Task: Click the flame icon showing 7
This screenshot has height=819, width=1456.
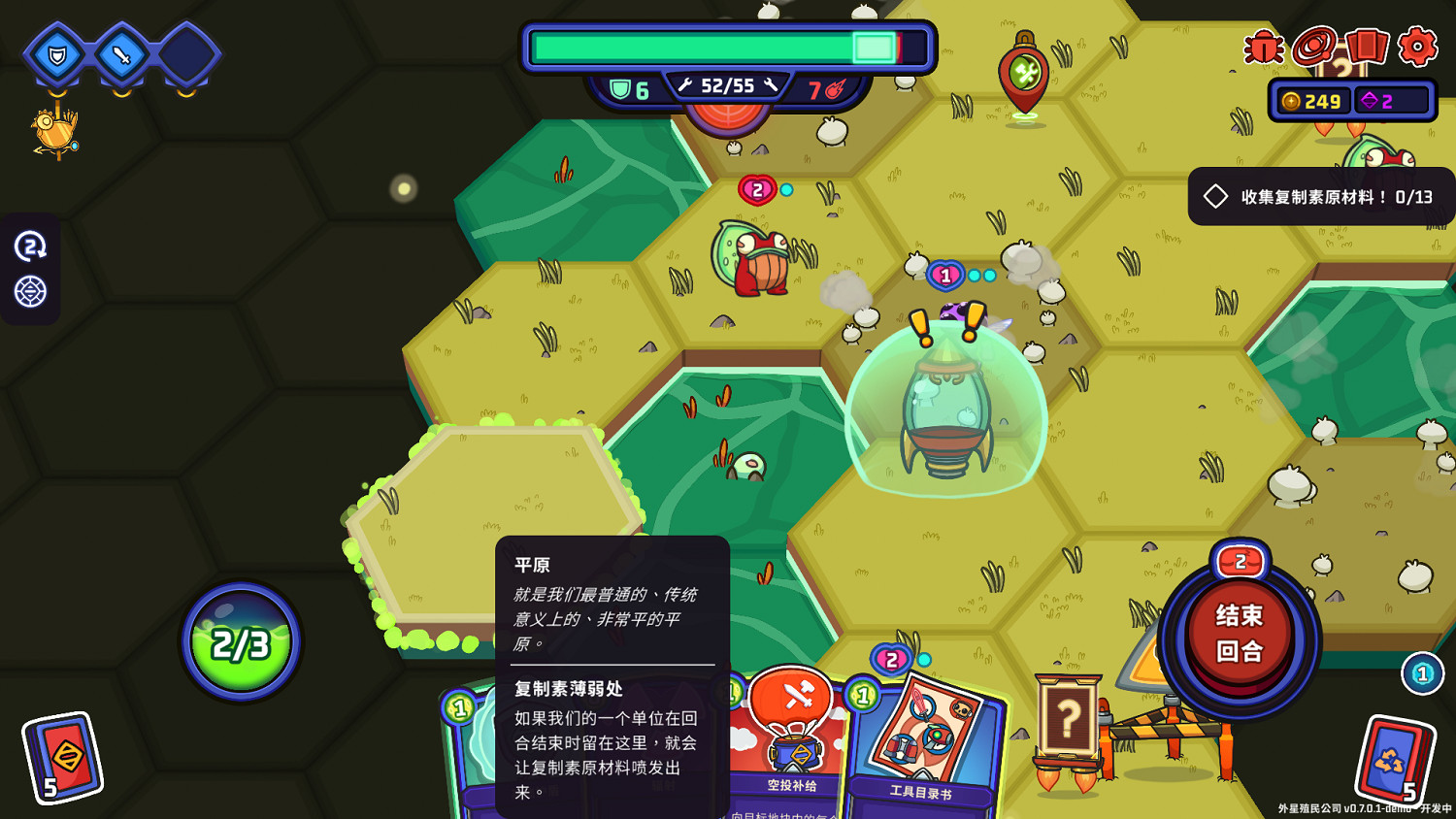Action: [827, 85]
